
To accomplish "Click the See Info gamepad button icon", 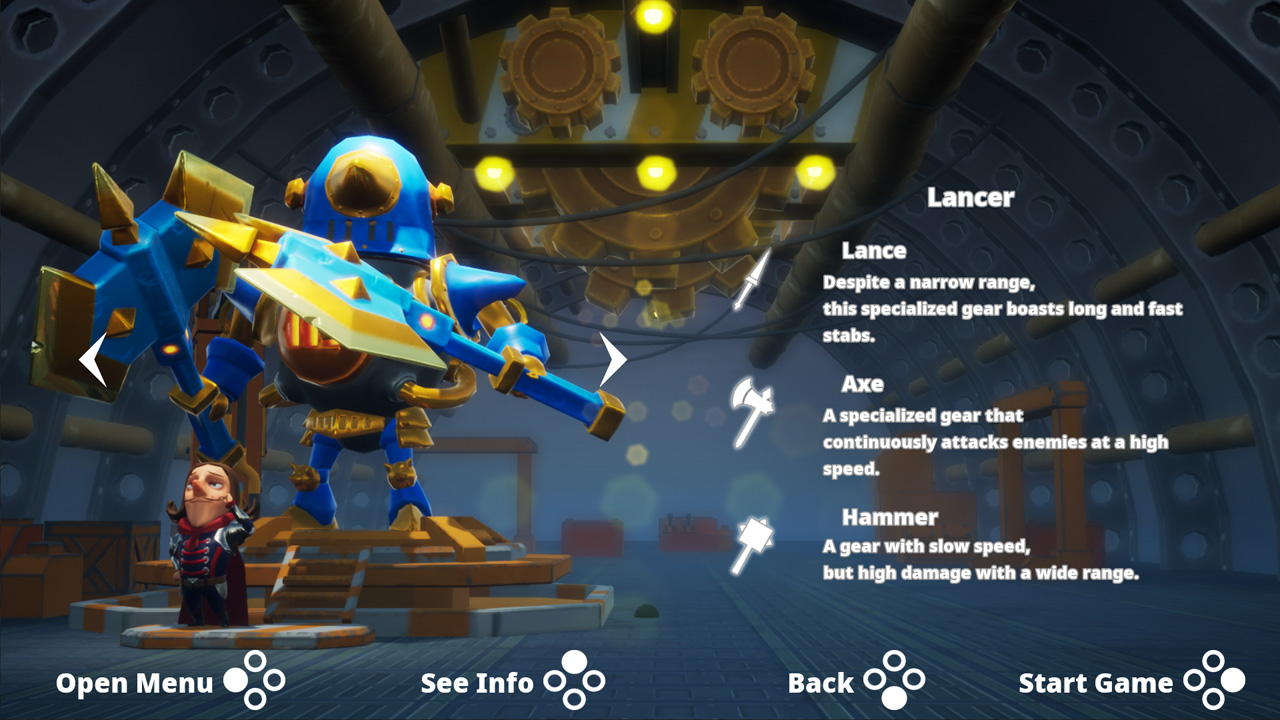I will (575, 683).
